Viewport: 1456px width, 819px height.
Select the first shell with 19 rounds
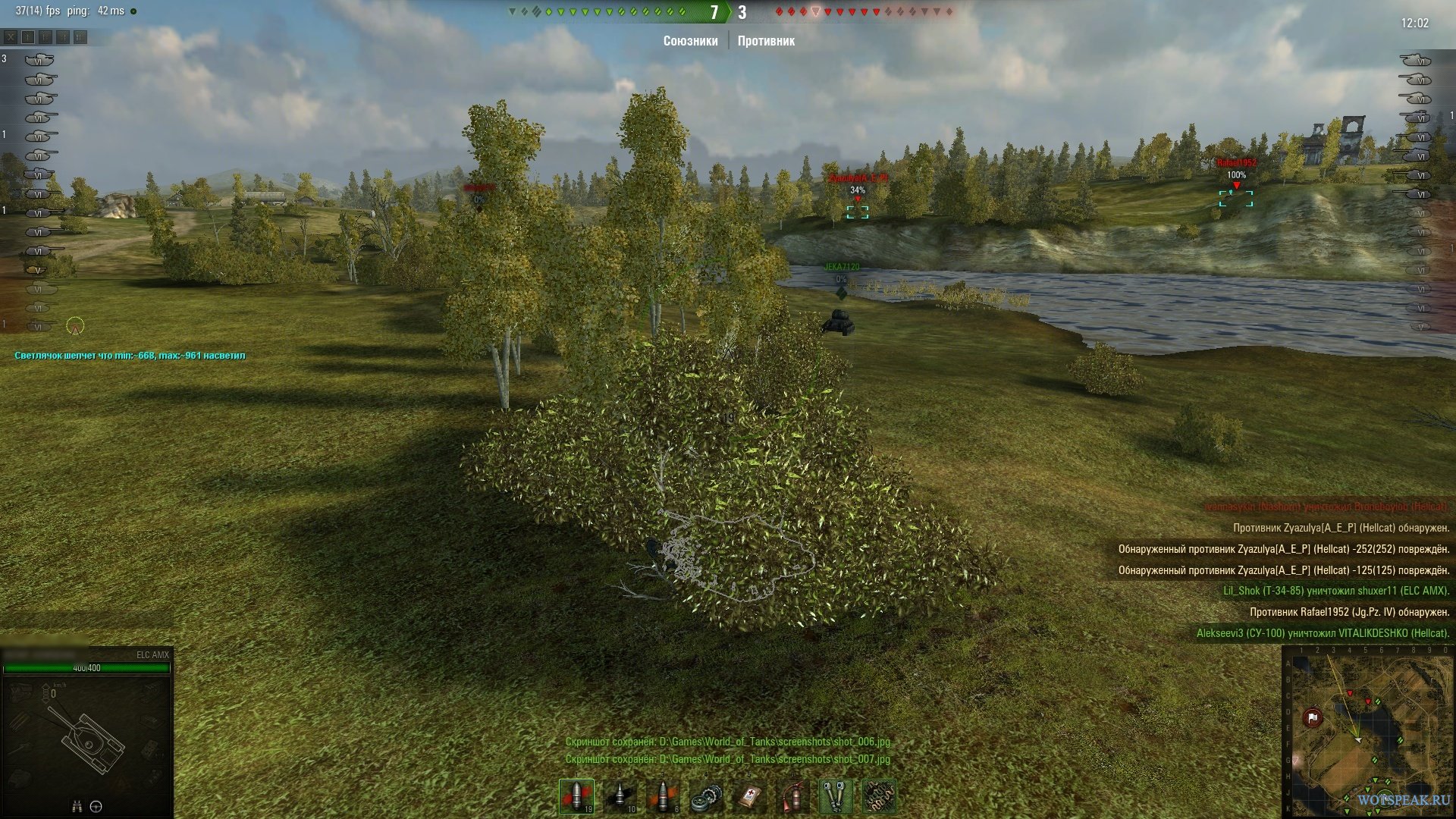point(576,795)
